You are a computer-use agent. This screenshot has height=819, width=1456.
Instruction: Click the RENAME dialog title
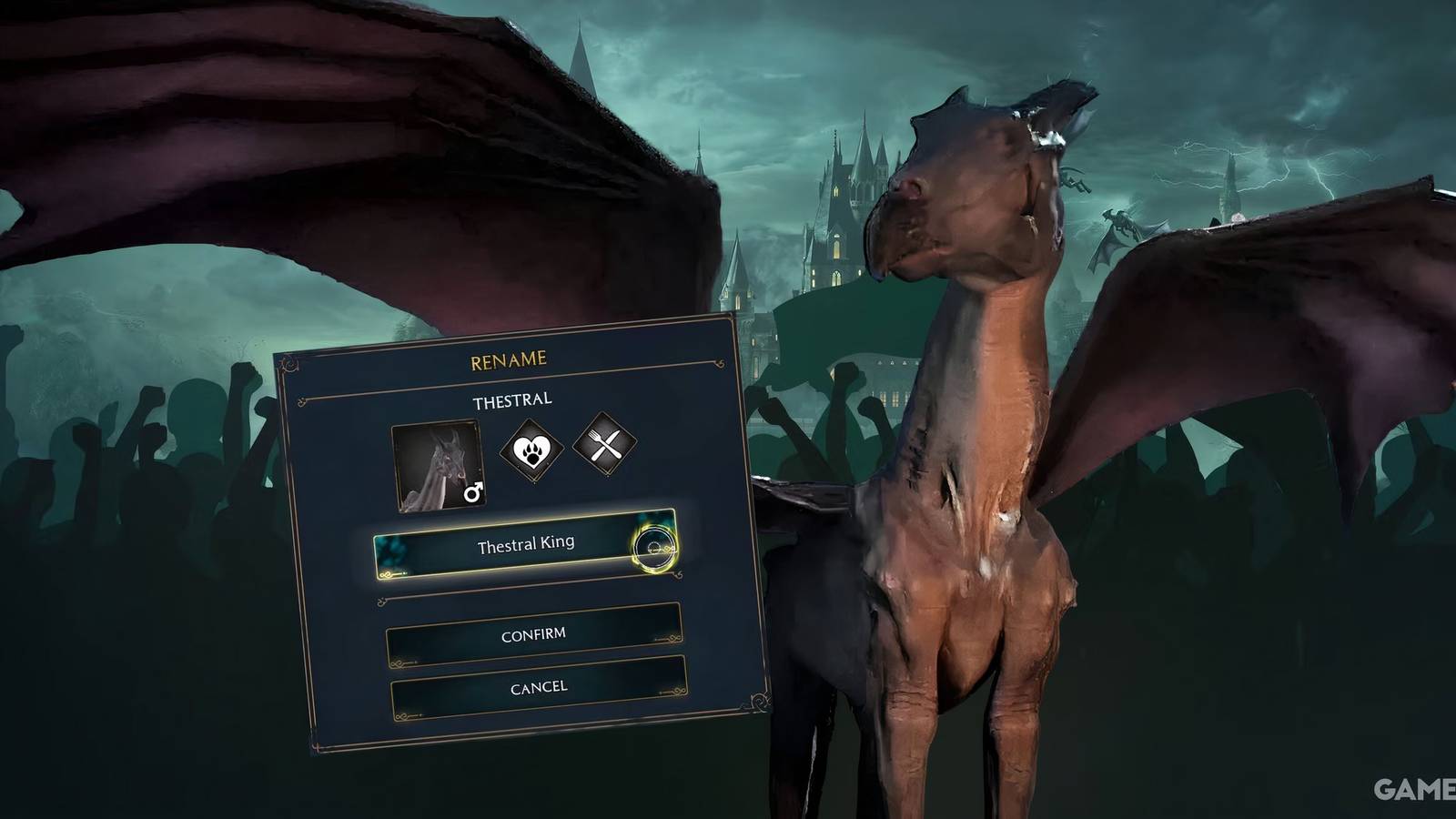[508, 359]
